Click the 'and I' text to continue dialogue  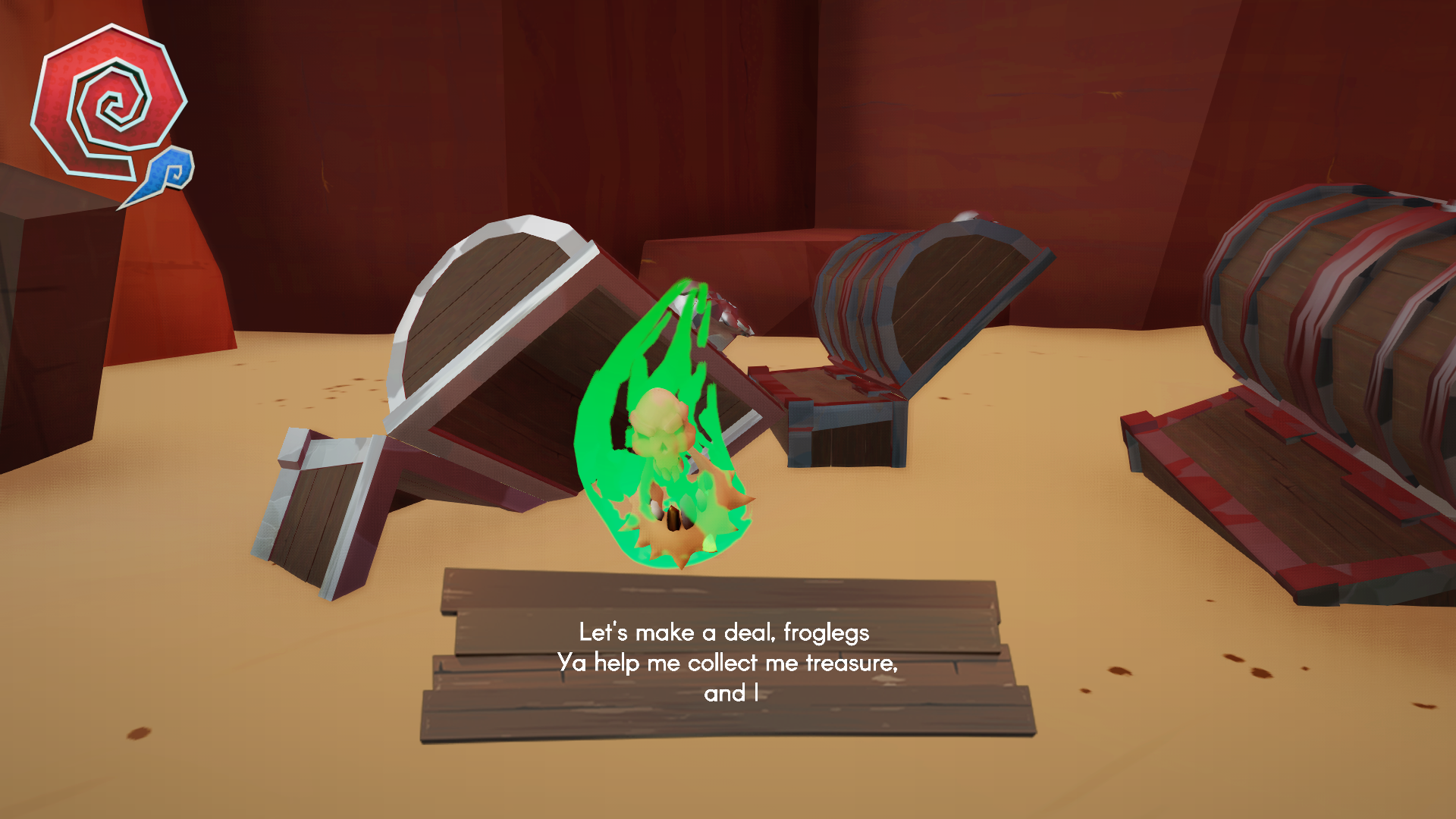730,691
